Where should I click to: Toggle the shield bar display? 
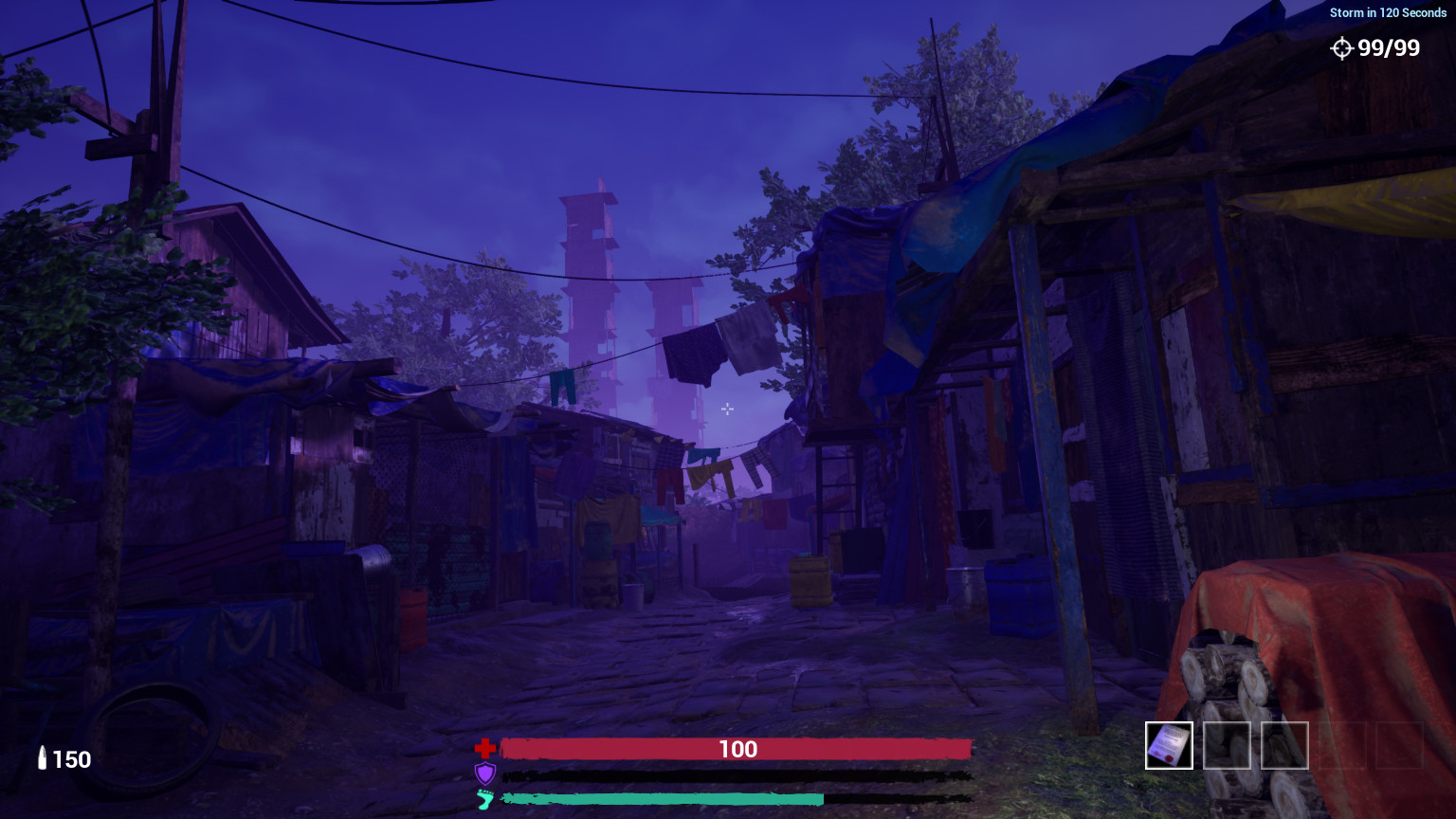(737, 773)
